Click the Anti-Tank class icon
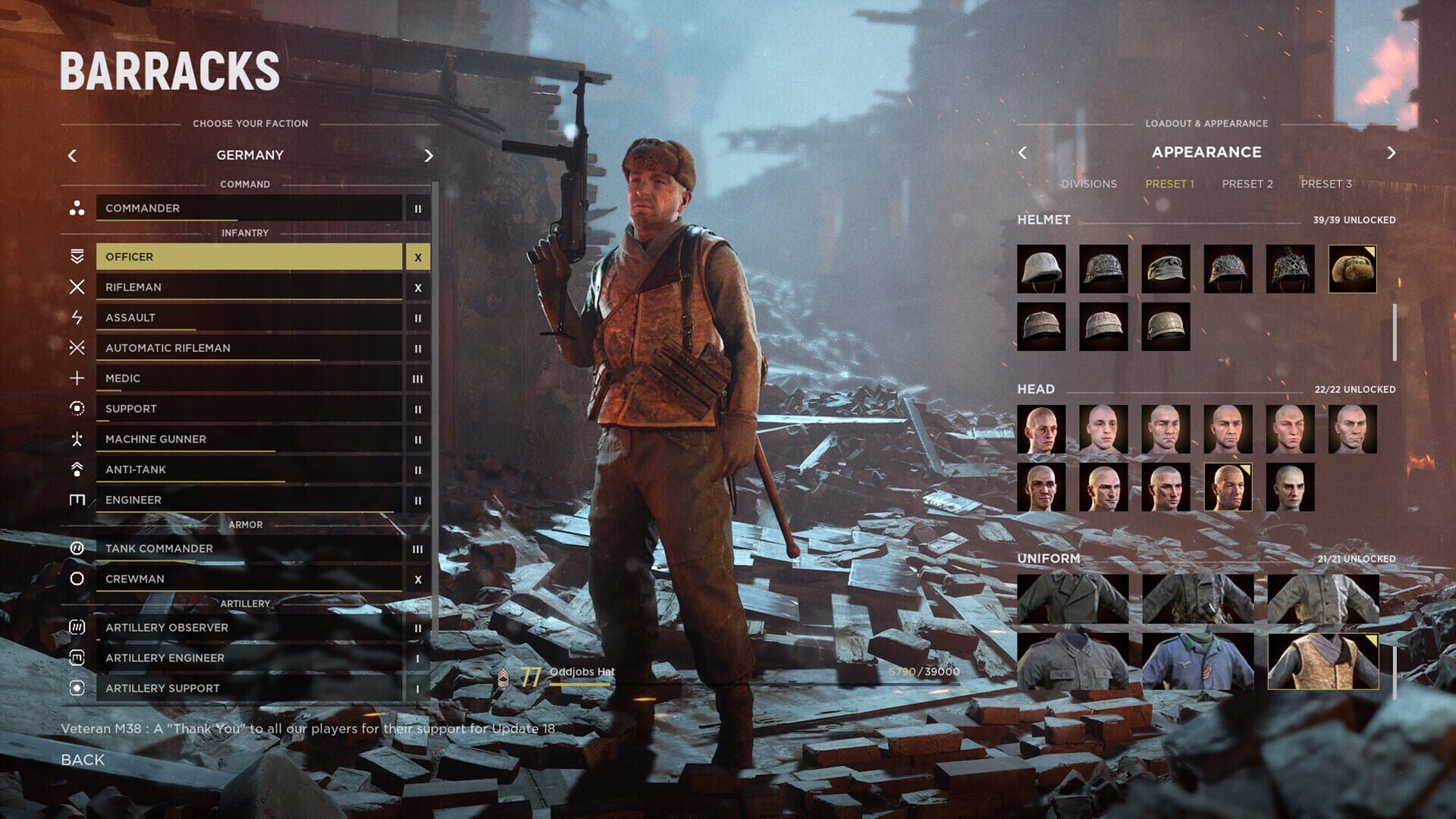The width and height of the screenshot is (1456, 819). (x=76, y=469)
